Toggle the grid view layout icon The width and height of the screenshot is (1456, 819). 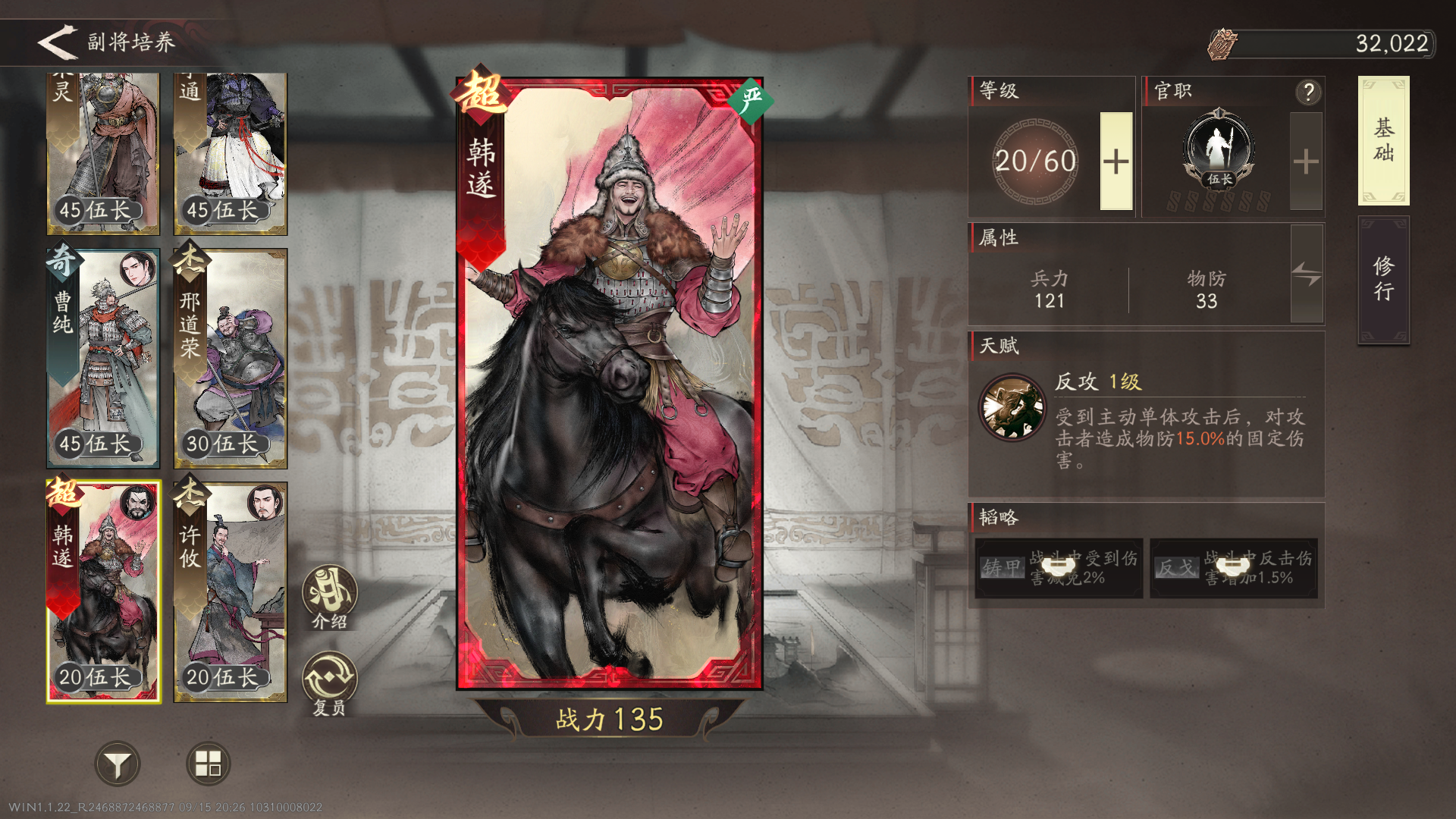point(208,764)
